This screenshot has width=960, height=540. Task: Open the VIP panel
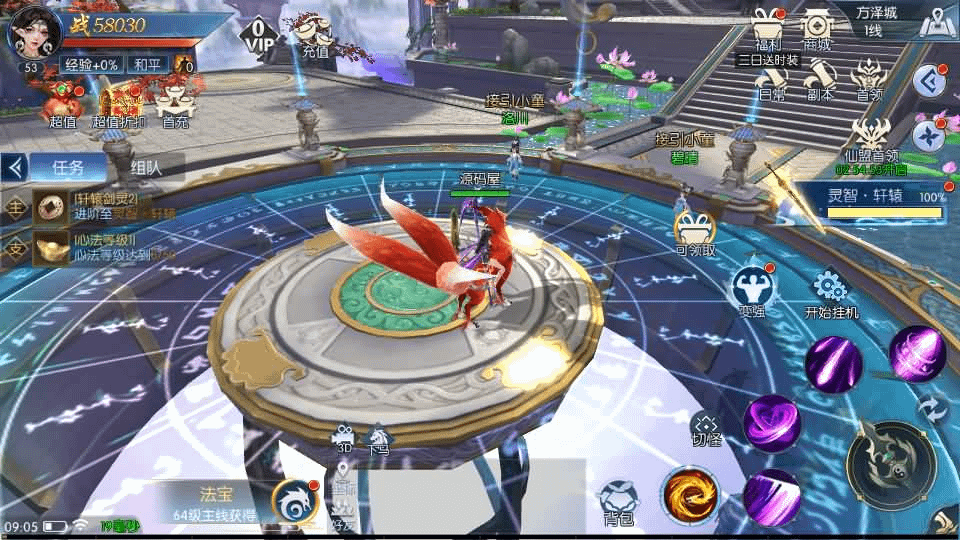tap(259, 36)
